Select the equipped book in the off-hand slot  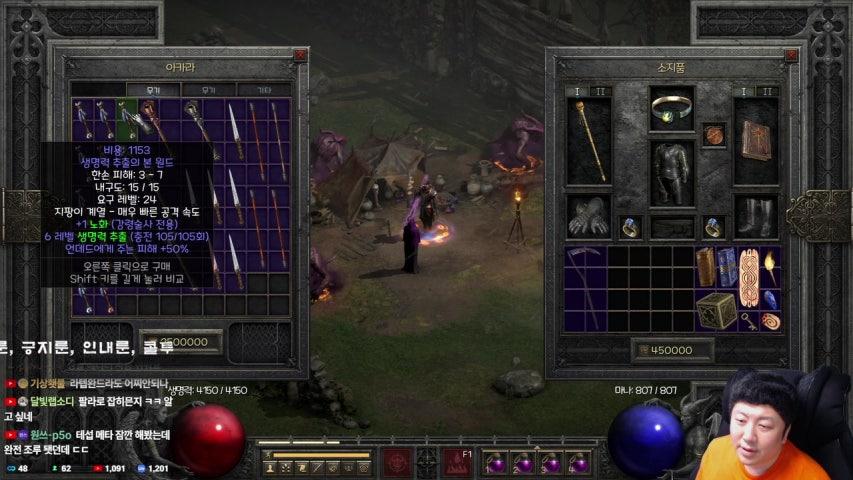click(755, 140)
